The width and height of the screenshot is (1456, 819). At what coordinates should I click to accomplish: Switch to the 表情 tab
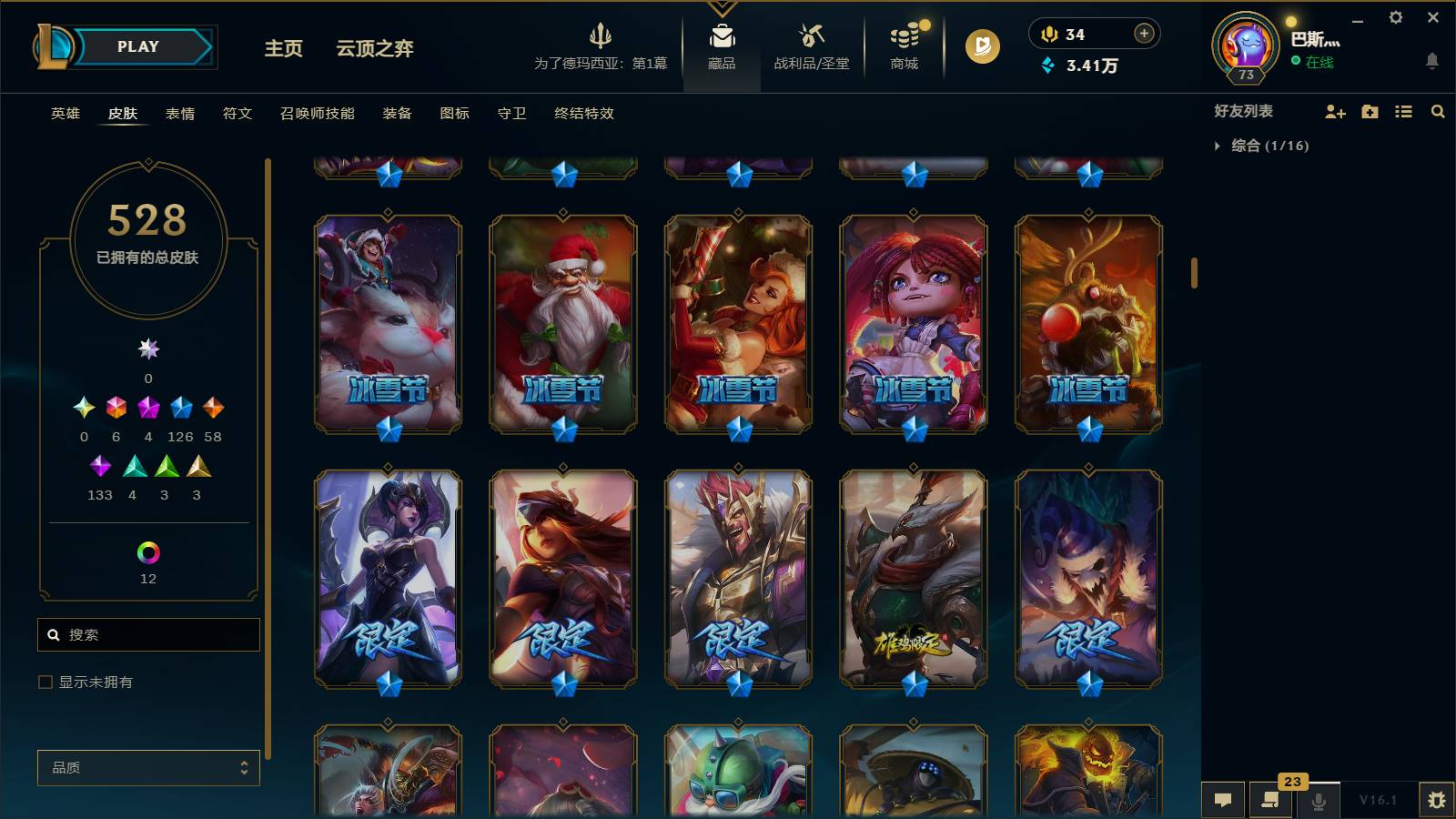(179, 114)
